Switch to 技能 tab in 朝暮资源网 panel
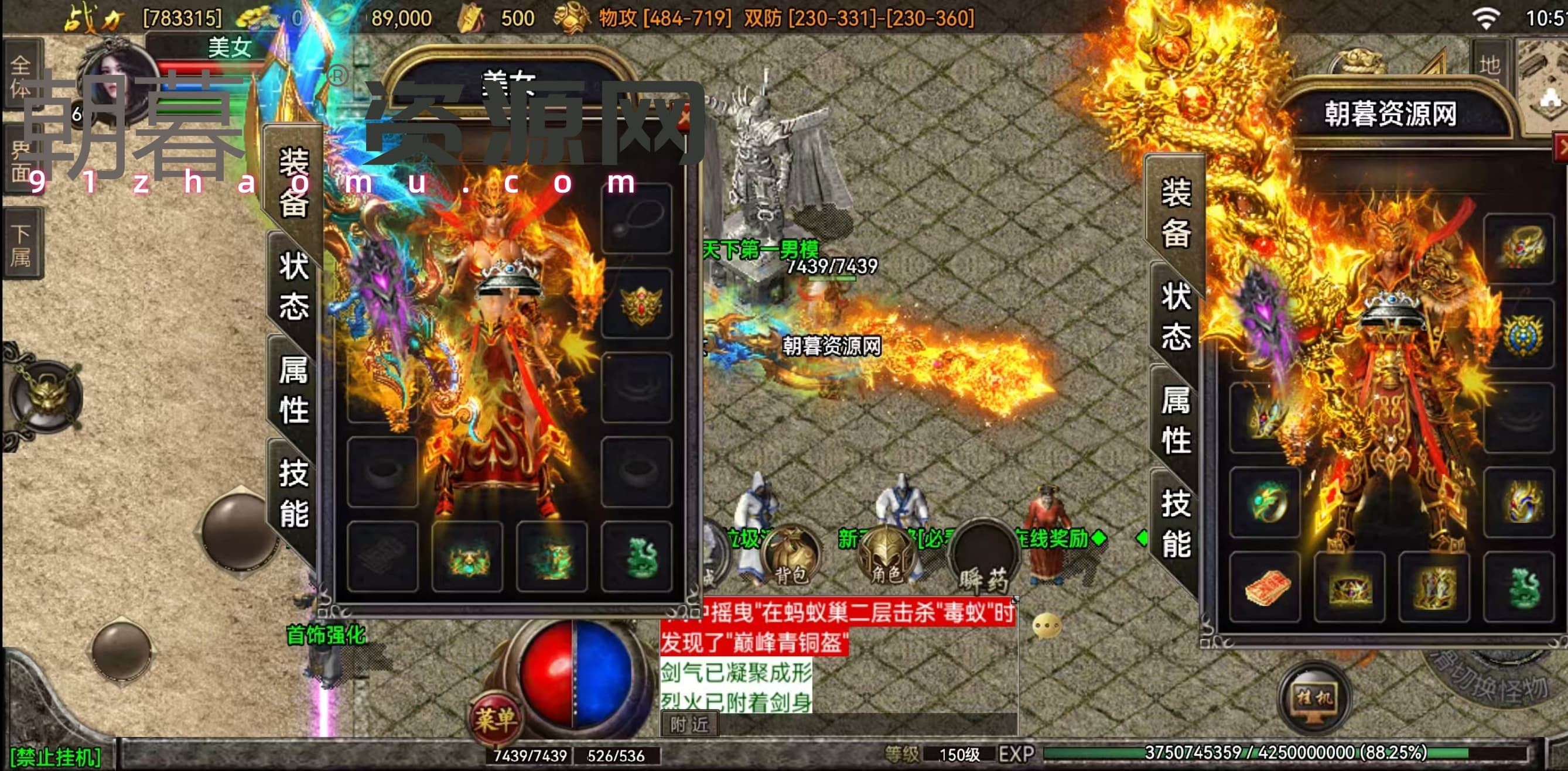The height and width of the screenshot is (771, 1568). (1176, 523)
